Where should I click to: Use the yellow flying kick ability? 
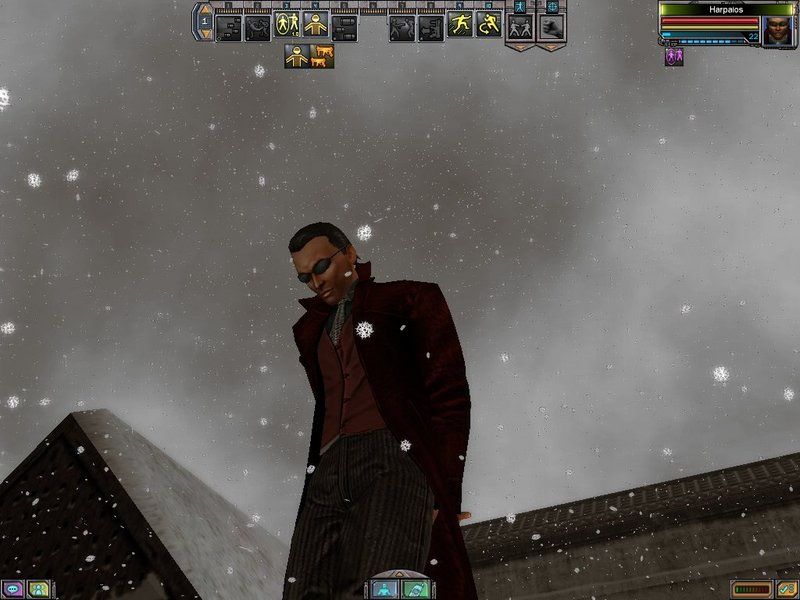pyautogui.click(x=460, y=25)
